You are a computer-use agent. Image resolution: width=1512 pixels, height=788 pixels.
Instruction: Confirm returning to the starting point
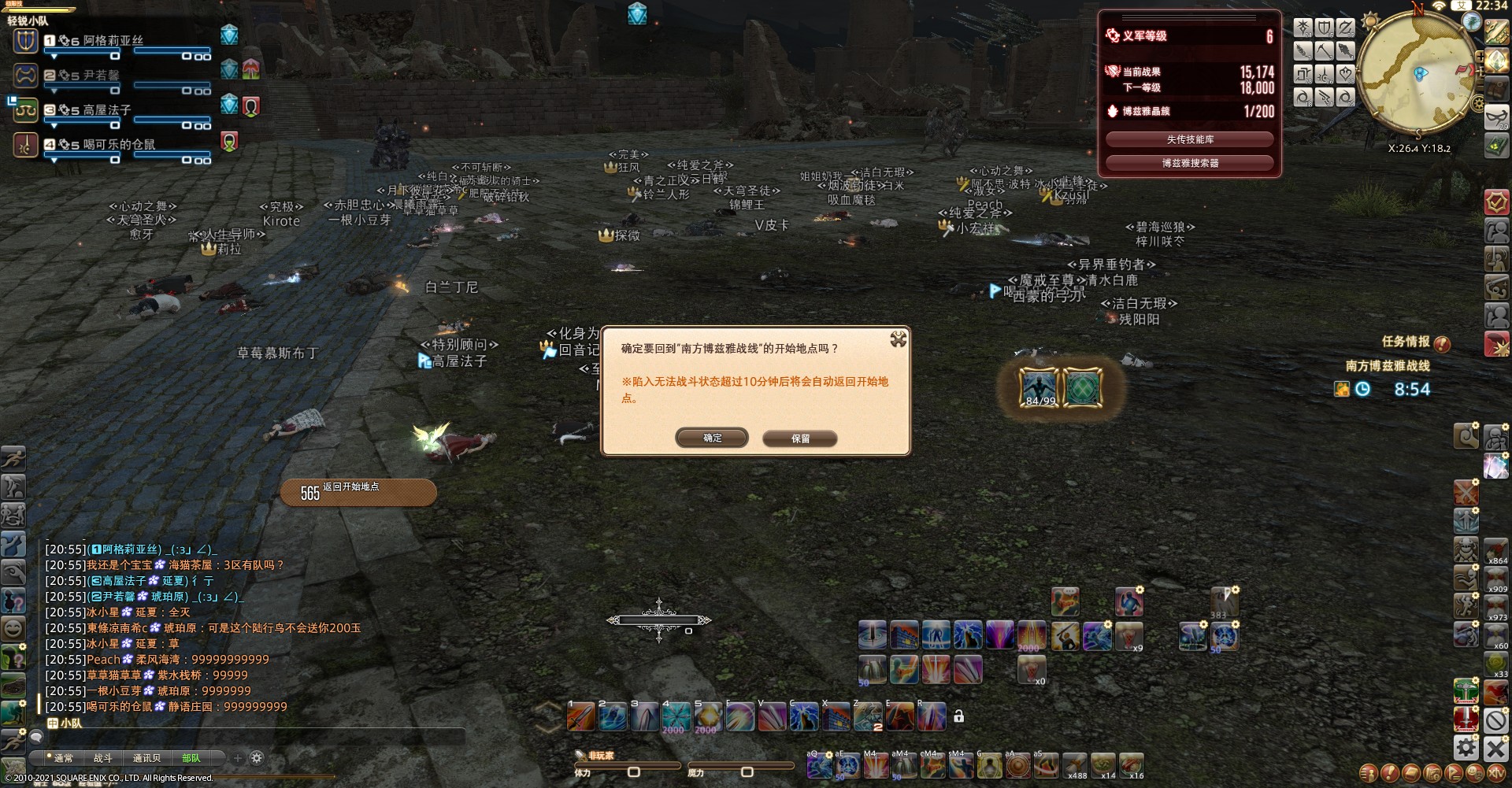coord(712,438)
